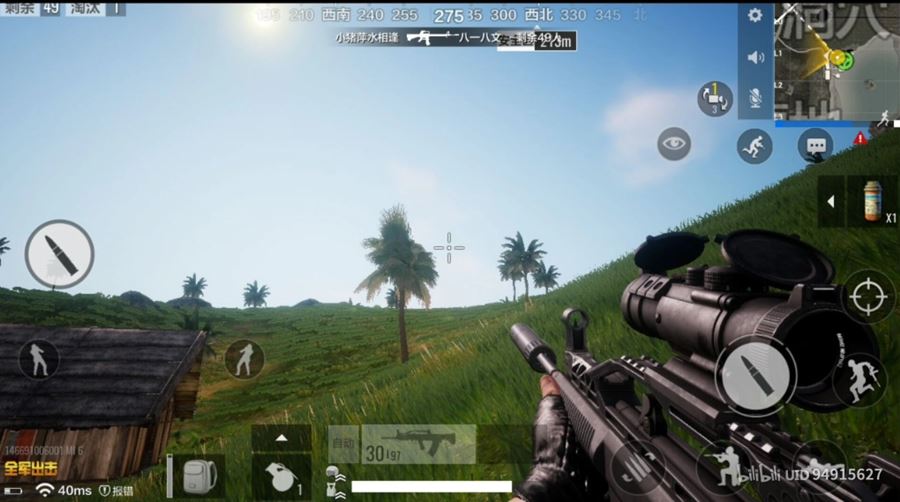The width and height of the screenshot is (900, 502).
Task: Toggle the speaker sound button
Action: pos(755,57)
